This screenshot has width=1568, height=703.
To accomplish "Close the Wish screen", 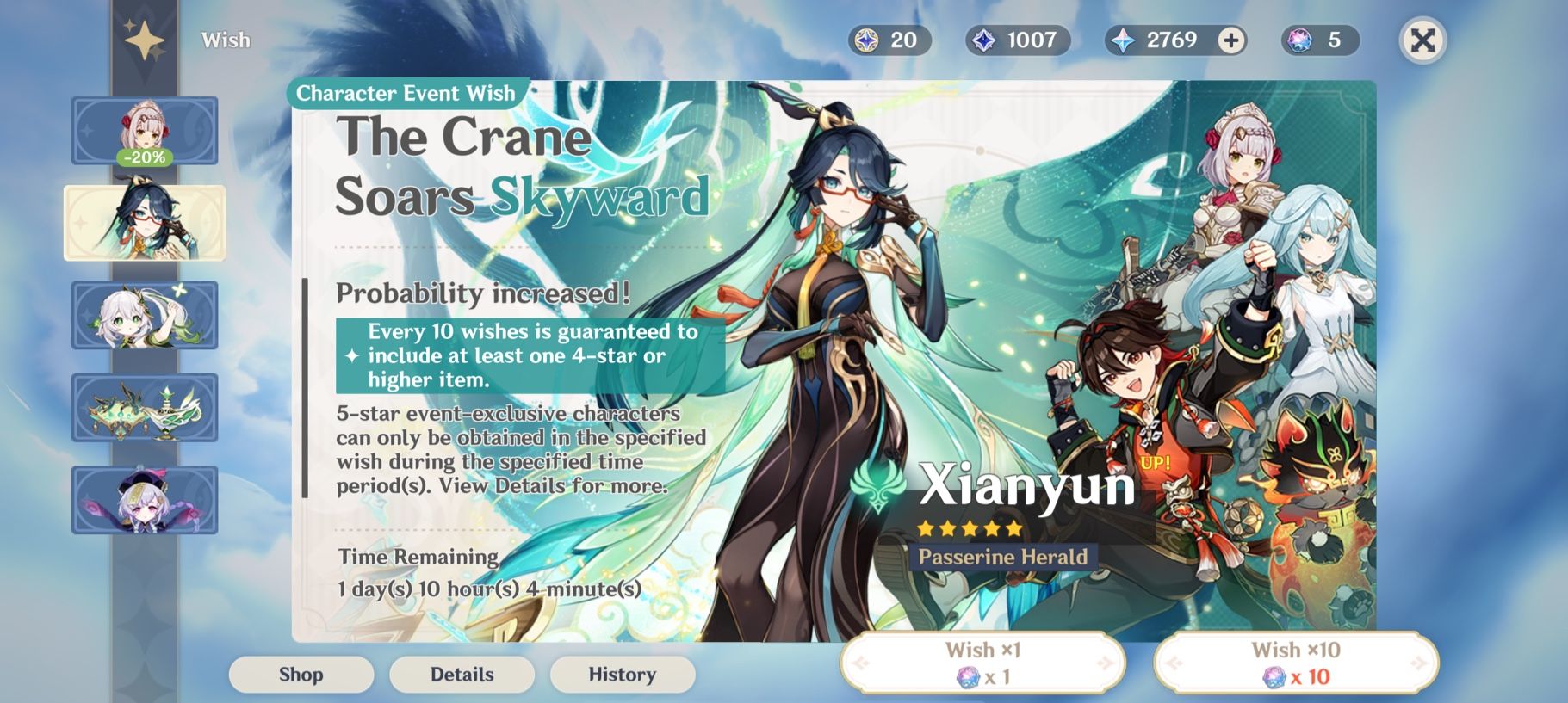I will click(1424, 38).
